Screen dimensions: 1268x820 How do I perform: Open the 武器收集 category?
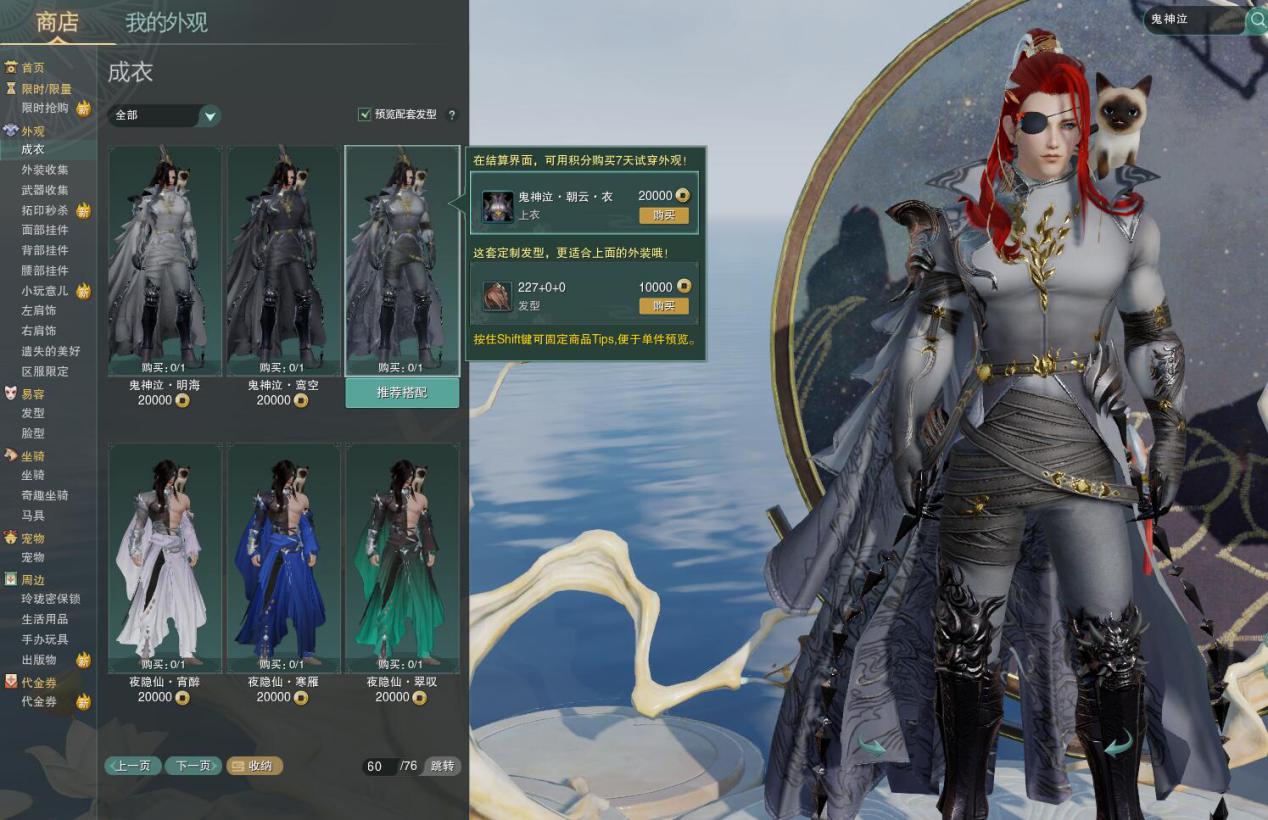click(45, 190)
